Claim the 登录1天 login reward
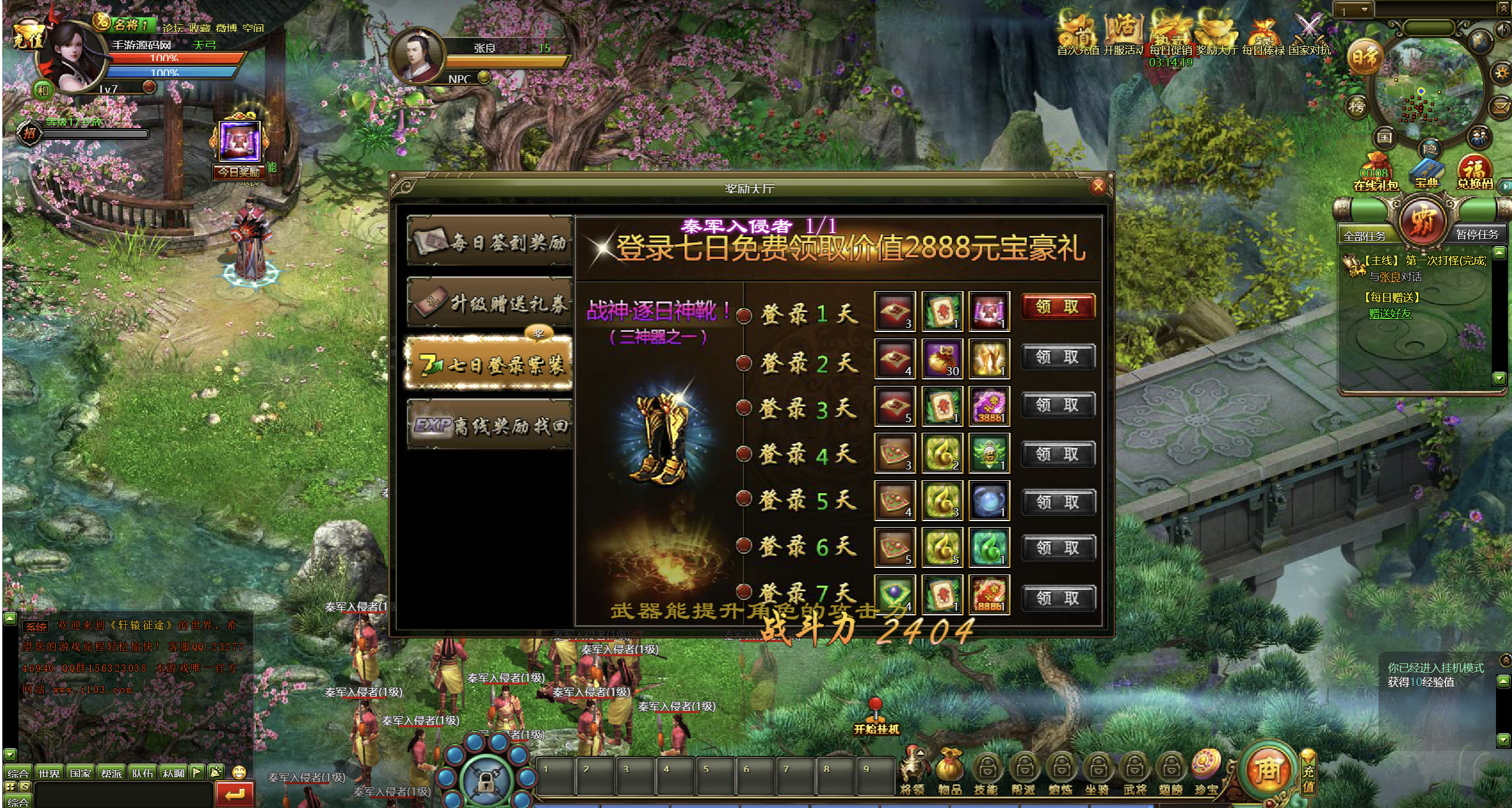The width and height of the screenshot is (1512, 808). pos(1058,307)
